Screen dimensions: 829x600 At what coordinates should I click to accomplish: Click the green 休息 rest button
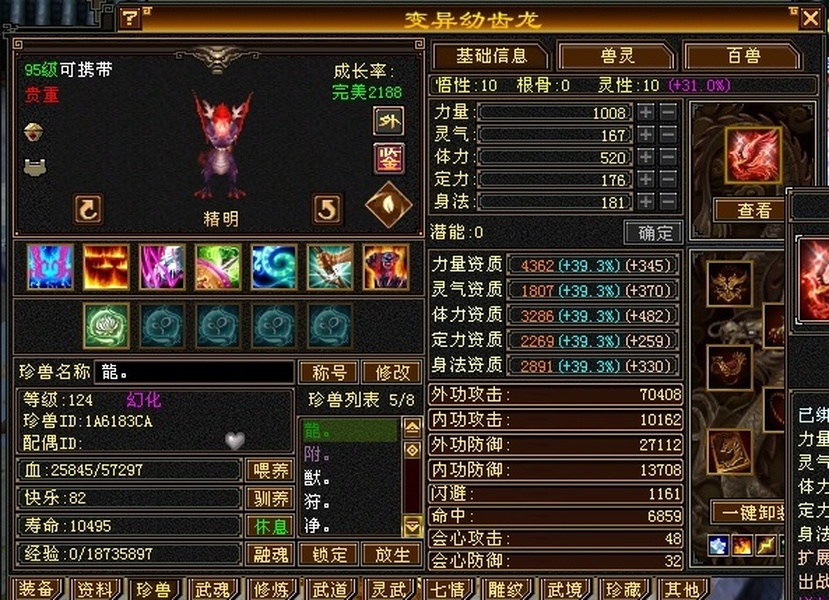point(270,525)
